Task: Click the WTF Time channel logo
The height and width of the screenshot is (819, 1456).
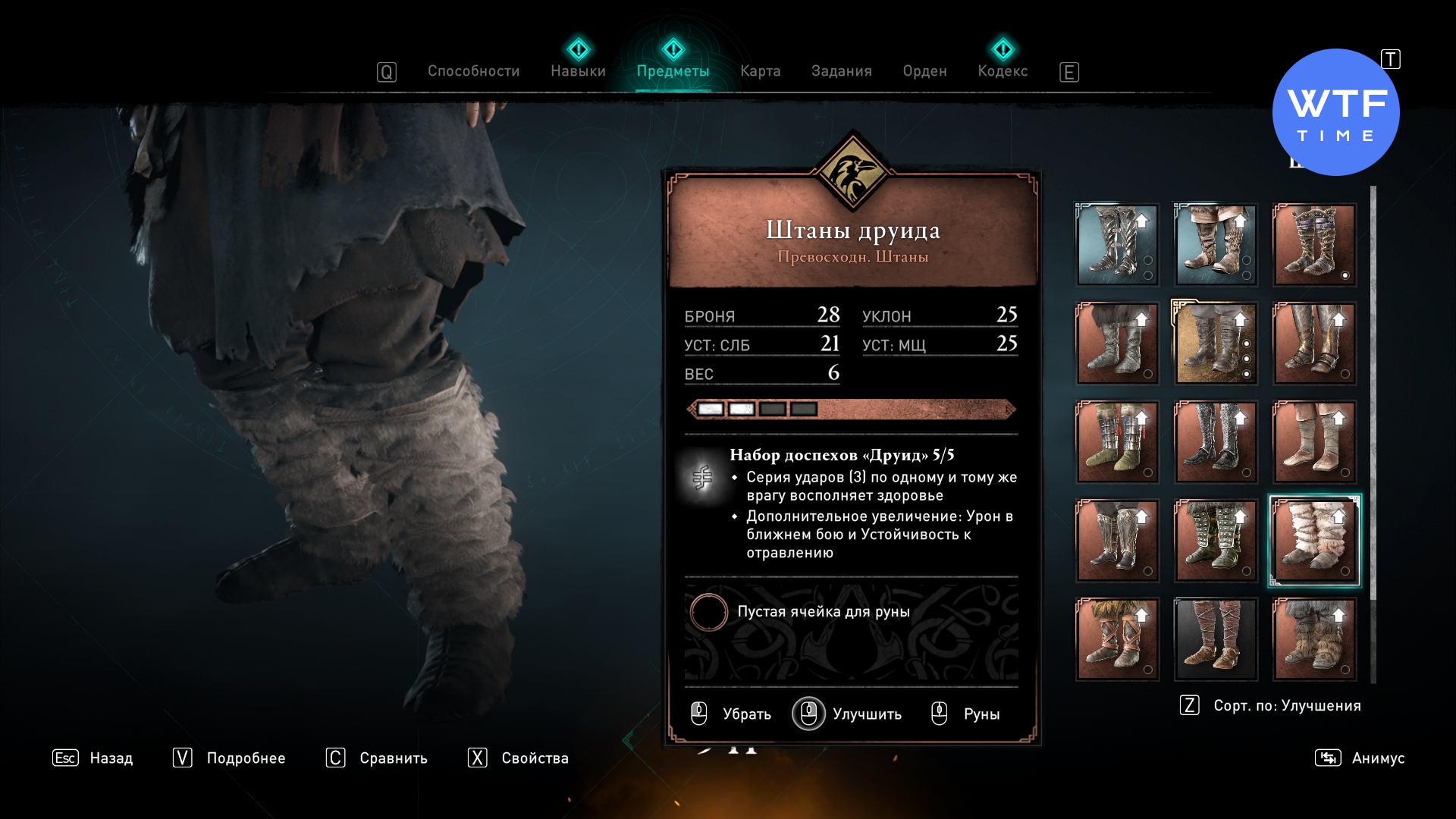Action: pyautogui.click(x=1335, y=112)
